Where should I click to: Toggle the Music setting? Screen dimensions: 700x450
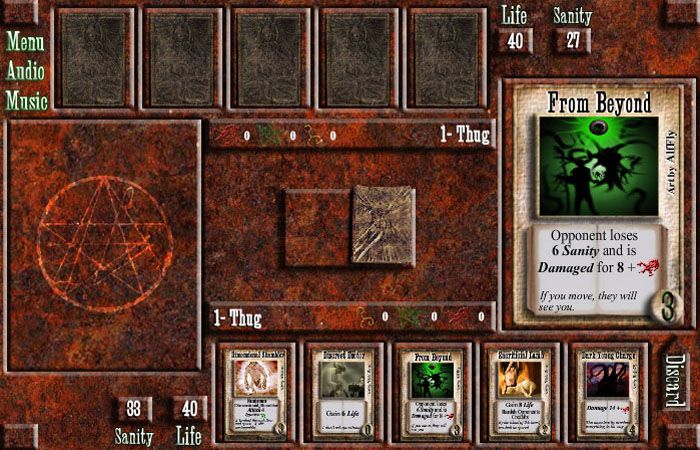[x=27, y=100]
